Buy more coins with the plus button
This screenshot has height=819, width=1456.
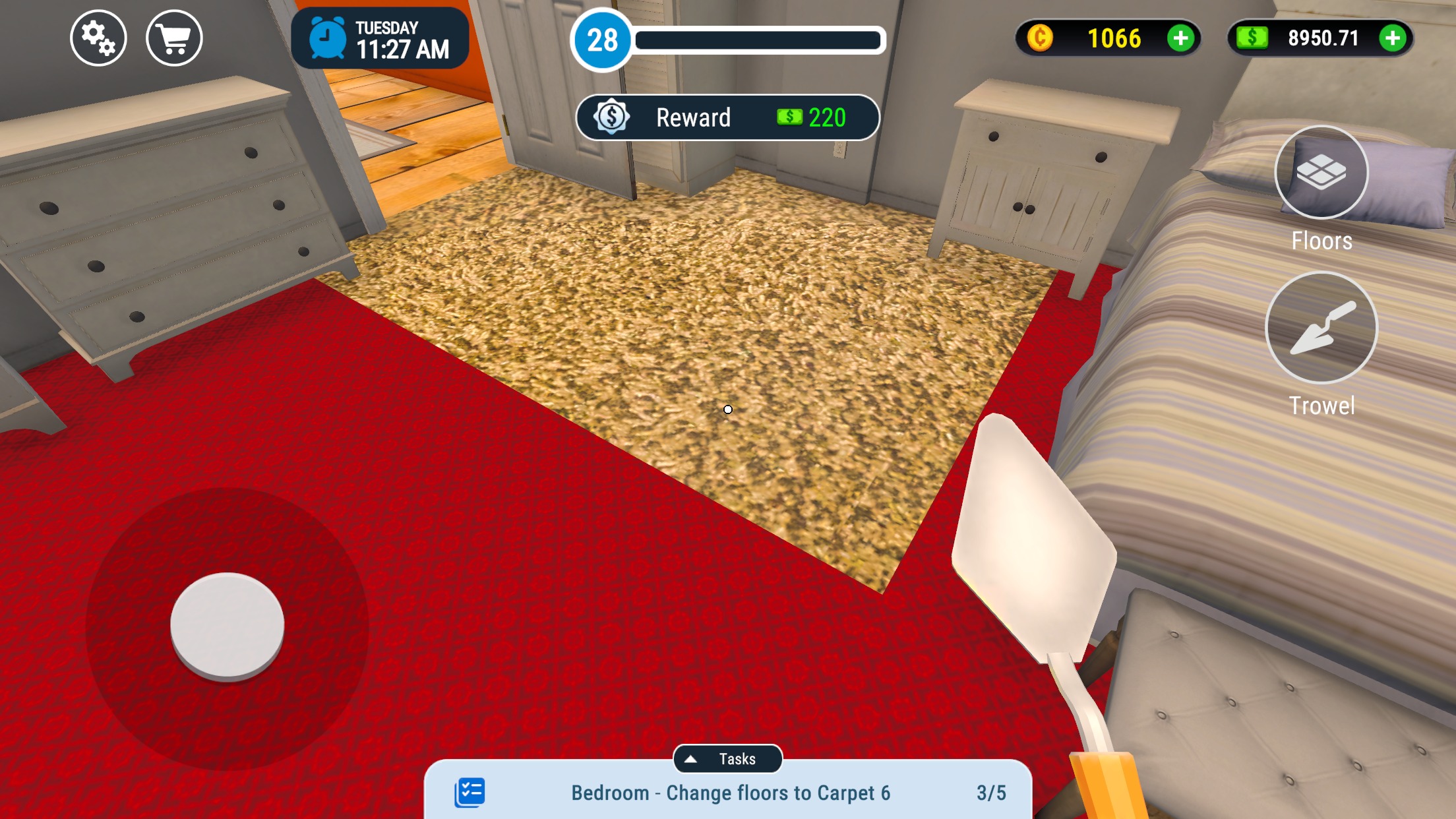[1180, 39]
